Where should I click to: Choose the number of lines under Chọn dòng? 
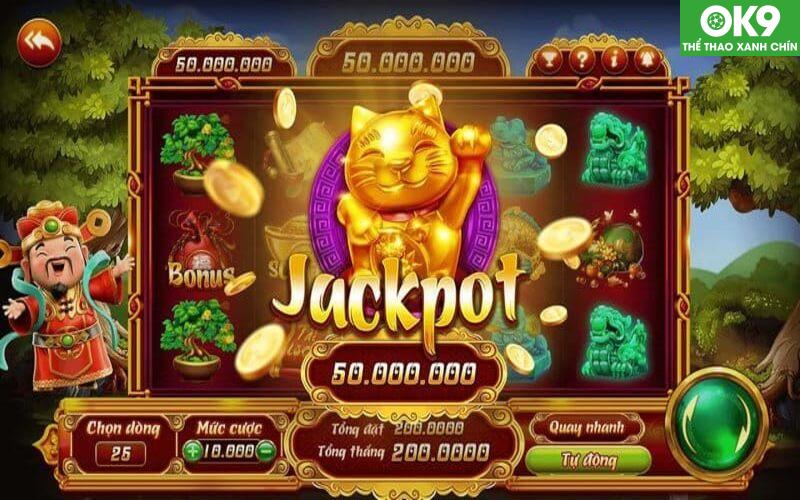(120, 452)
